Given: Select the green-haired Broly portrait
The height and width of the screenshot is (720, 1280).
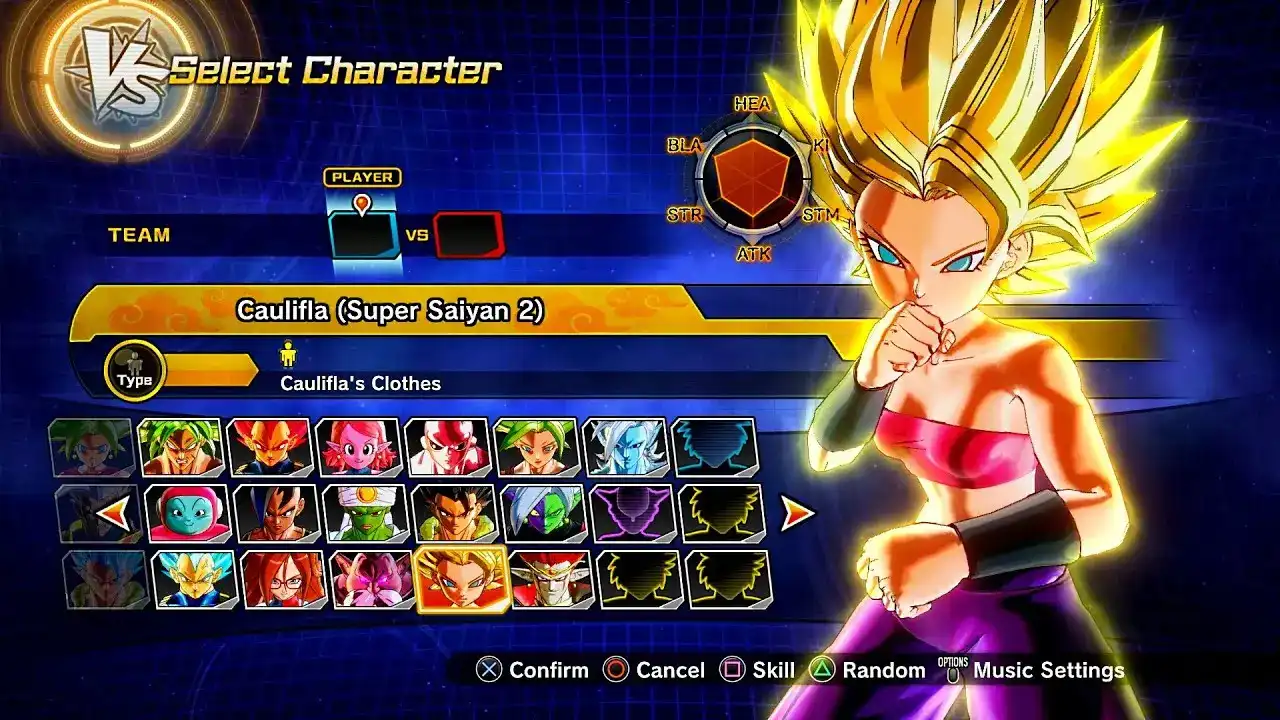Looking at the screenshot, I should coord(180,447).
